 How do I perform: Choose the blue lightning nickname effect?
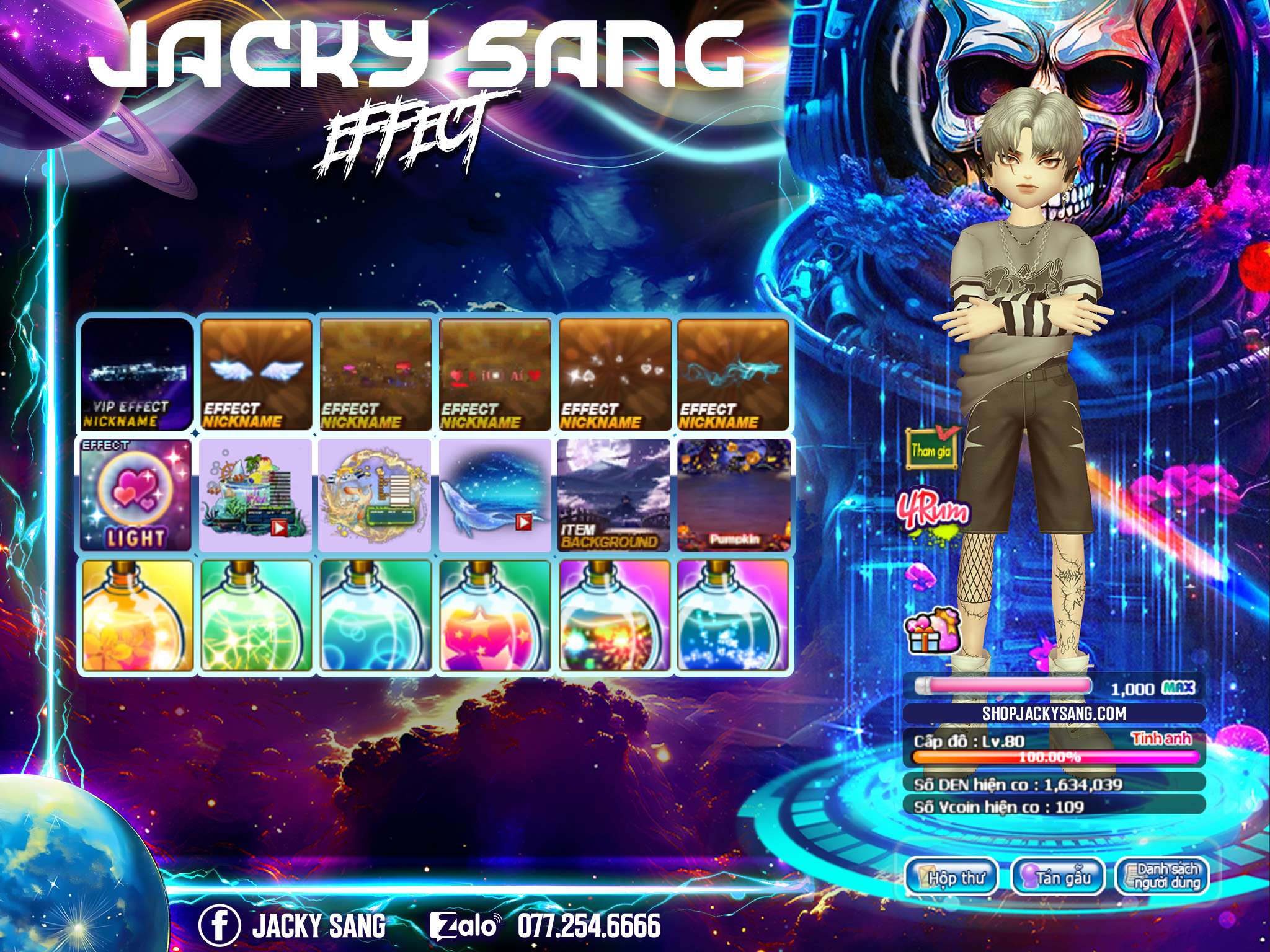(732, 375)
